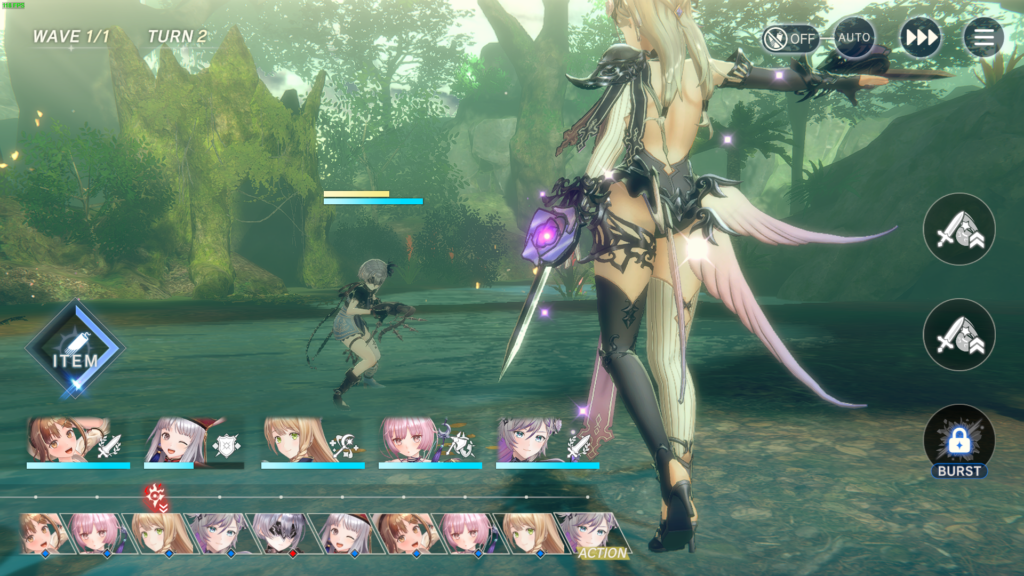This screenshot has height=576, width=1024.
Task: Toggle the skill-restriction OFF switch
Action: pyautogui.click(x=790, y=39)
